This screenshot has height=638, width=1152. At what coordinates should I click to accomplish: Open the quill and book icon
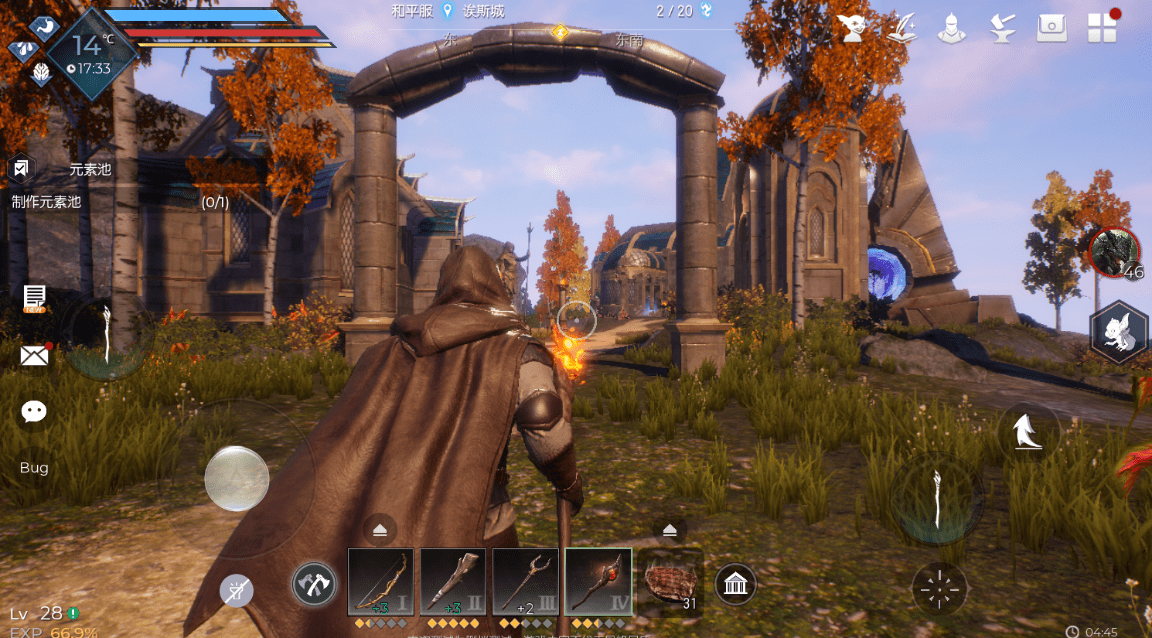[902, 28]
